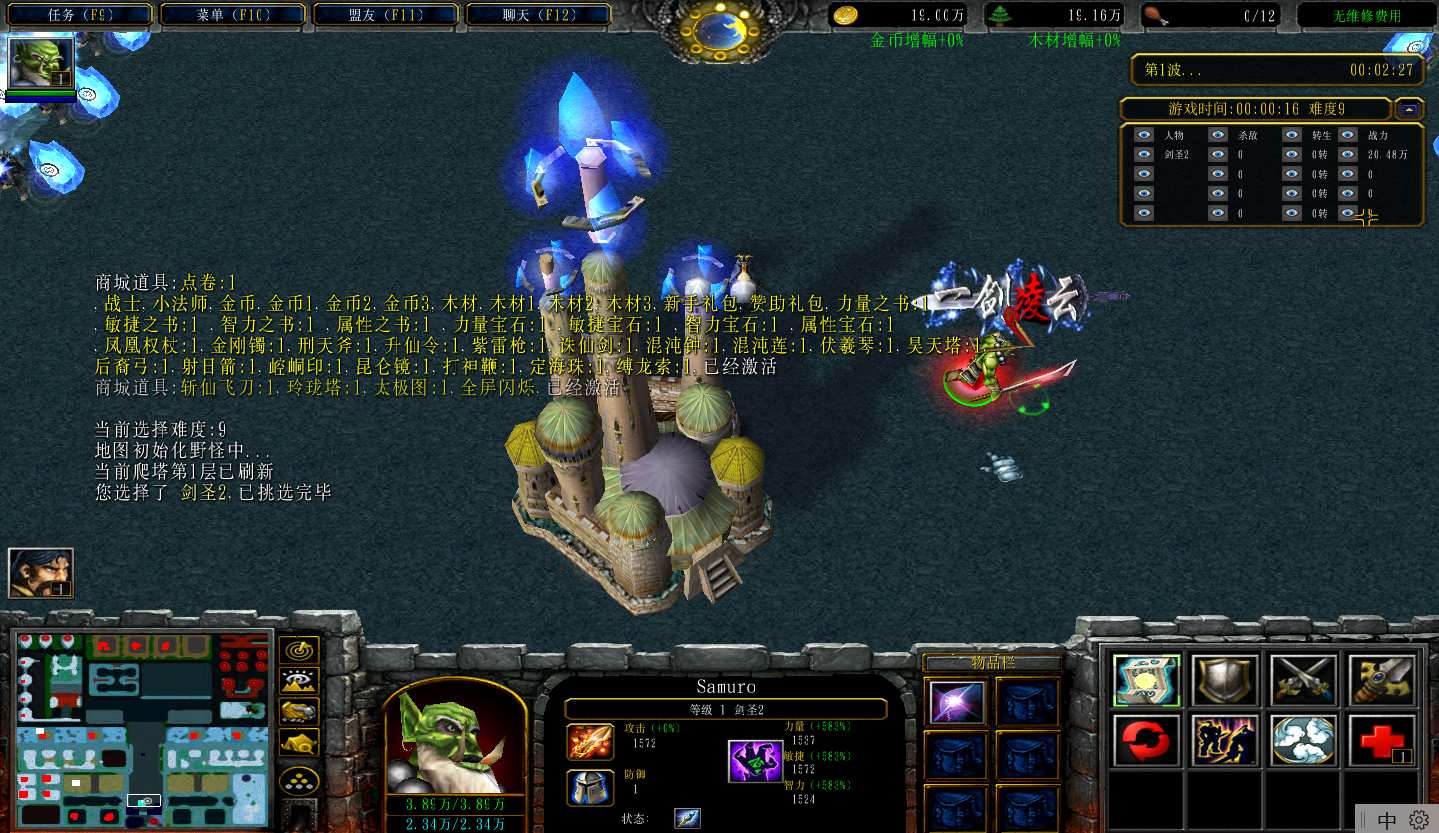The image size is (1439, 833).
Task: Open the red cross hero skills button
Action: click(x=1382, y=741)
